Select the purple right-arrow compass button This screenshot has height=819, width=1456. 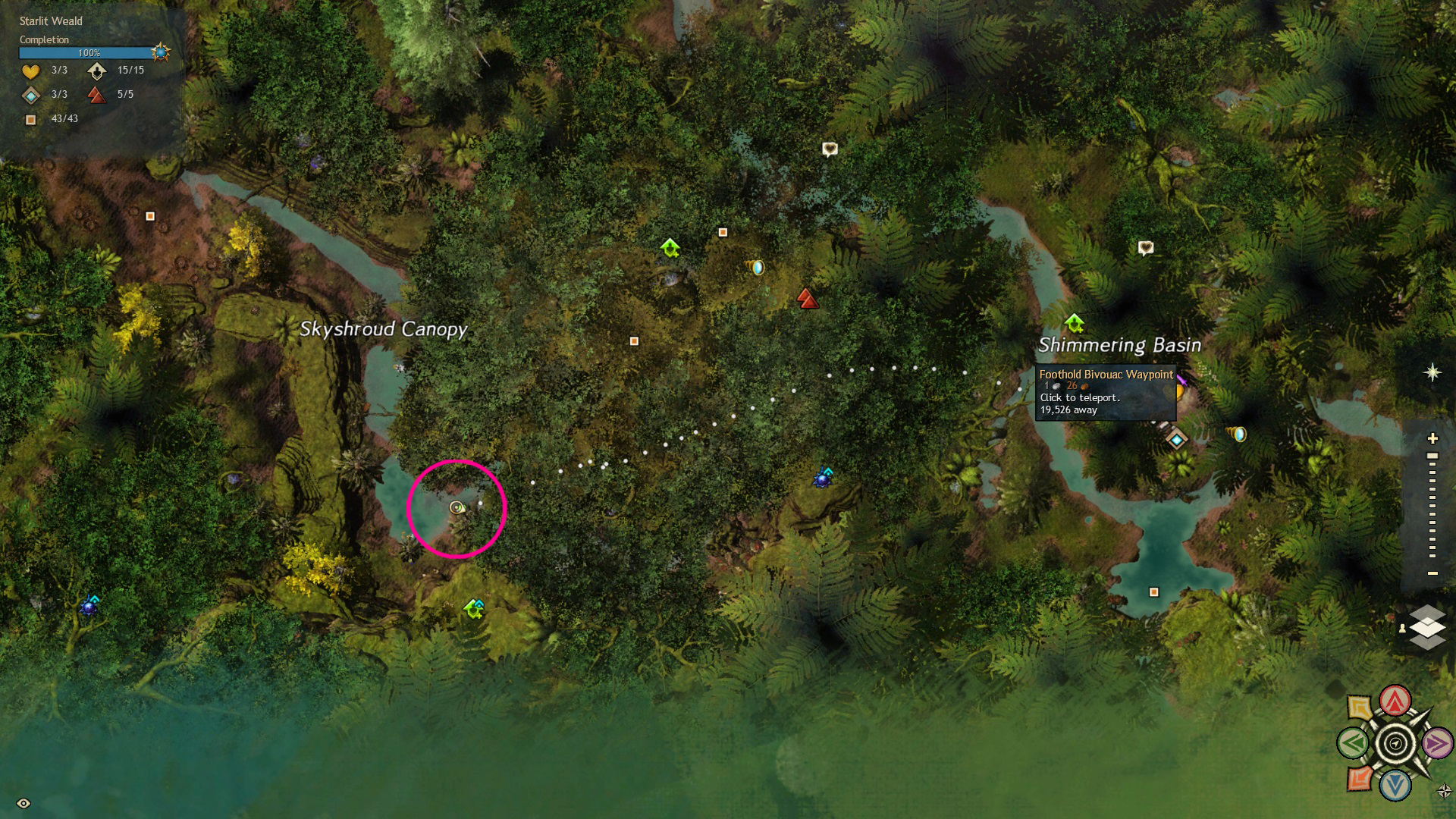[1437, 744]
